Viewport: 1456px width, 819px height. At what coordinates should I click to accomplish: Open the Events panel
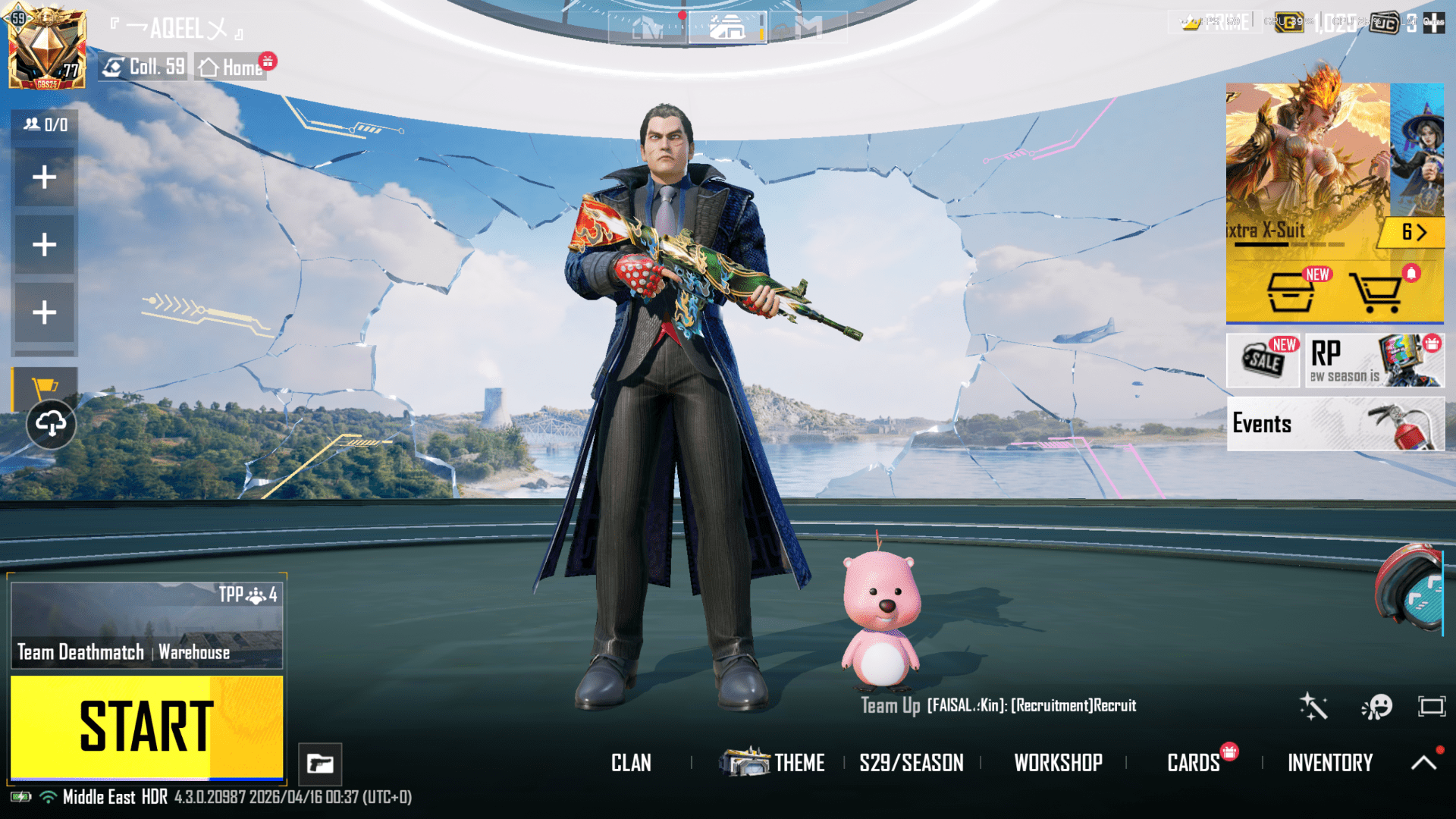pyautogui.click(x=1335, y=424)
